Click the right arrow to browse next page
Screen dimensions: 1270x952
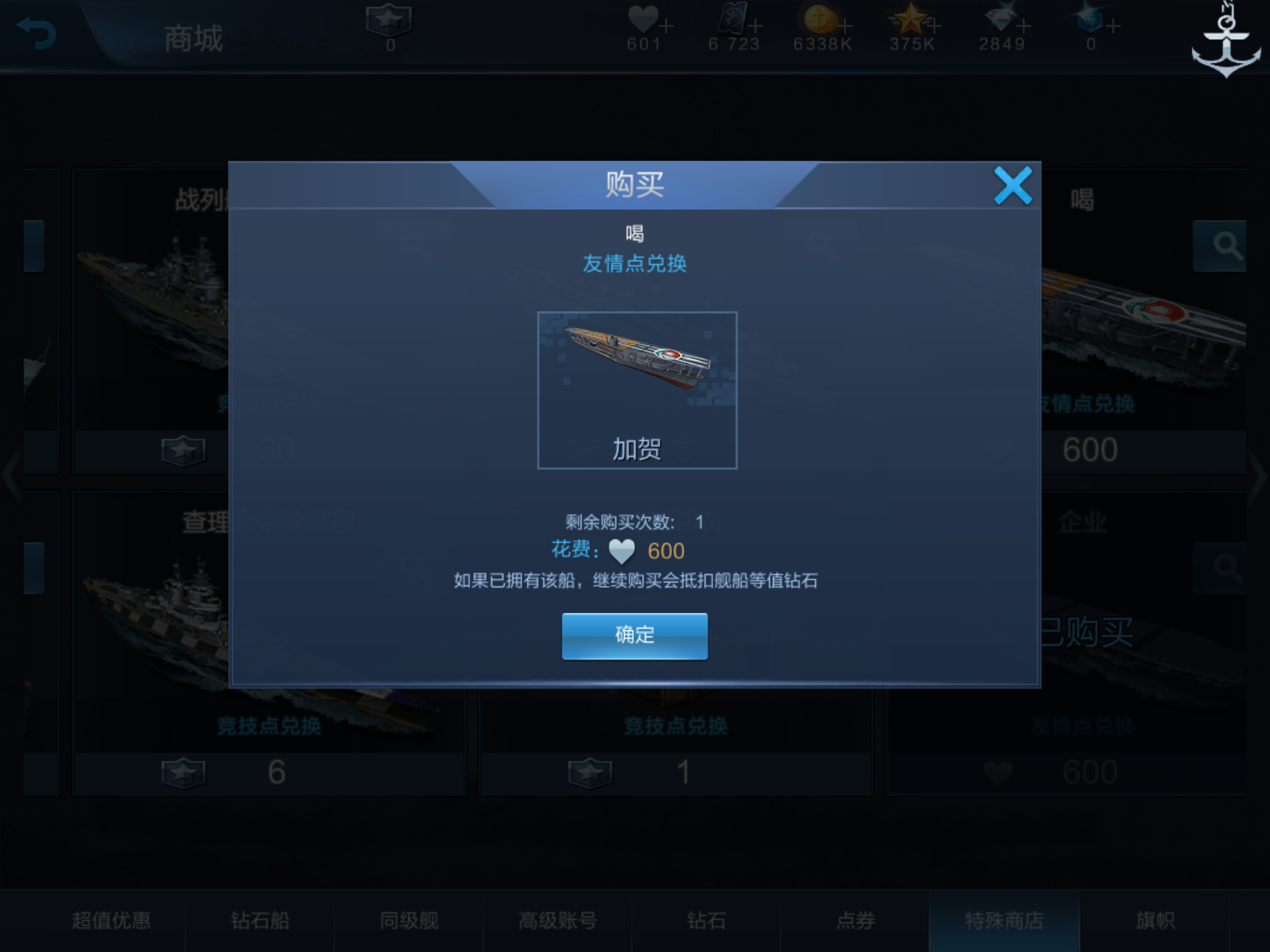(1259, 476)
